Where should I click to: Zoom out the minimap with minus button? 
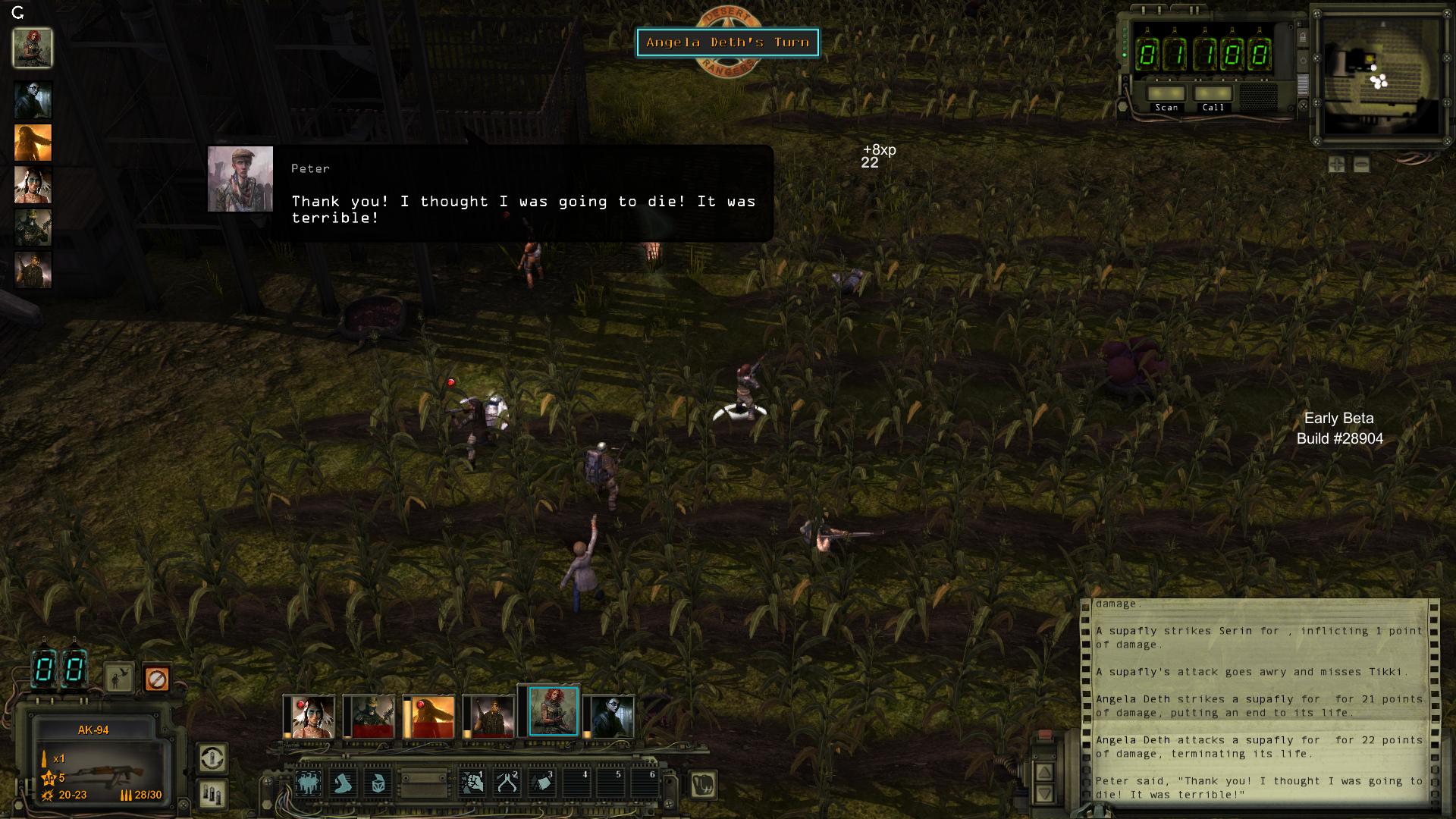(1361, 165)
